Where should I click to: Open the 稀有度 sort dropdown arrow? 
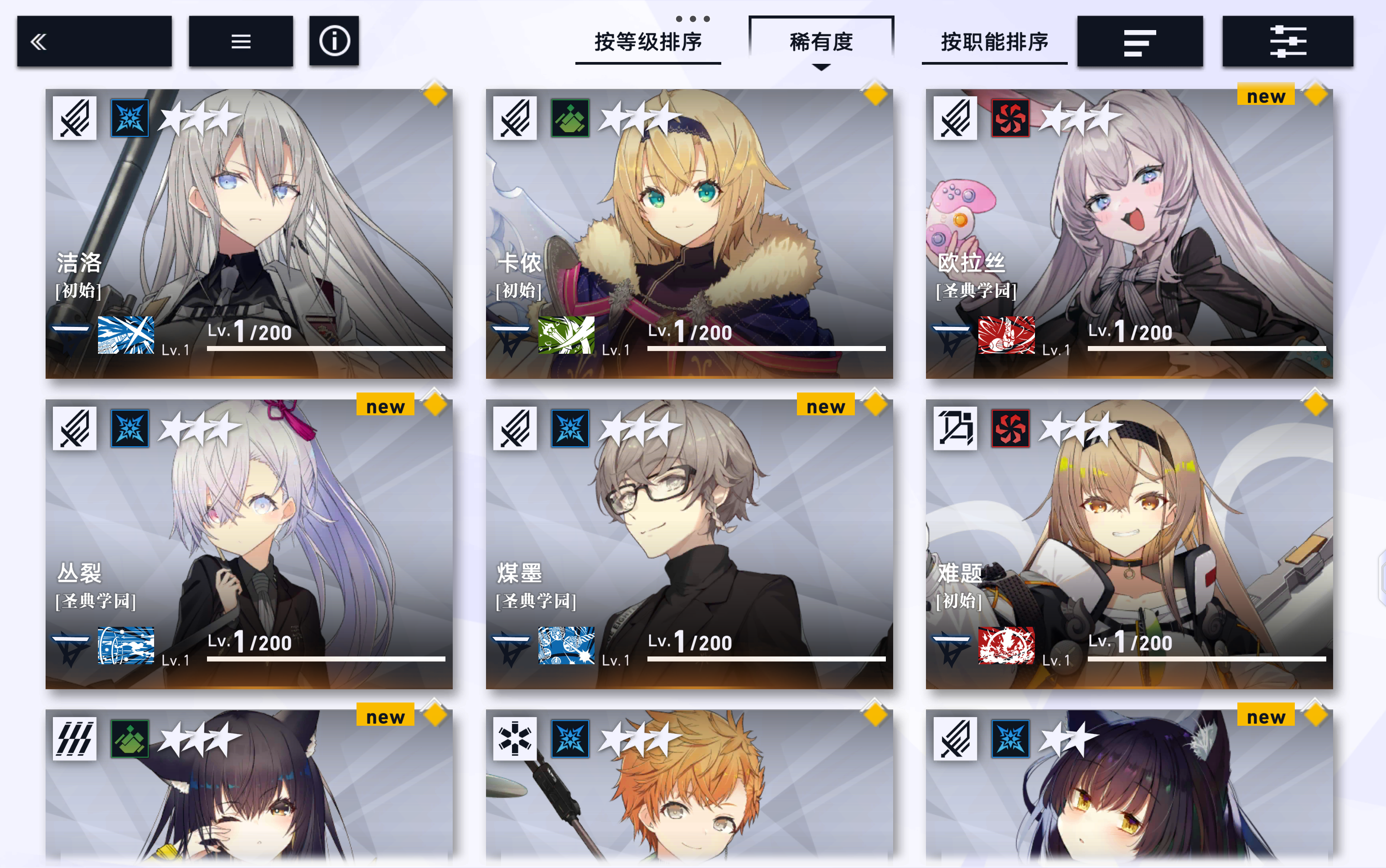(x=821, y=67)
